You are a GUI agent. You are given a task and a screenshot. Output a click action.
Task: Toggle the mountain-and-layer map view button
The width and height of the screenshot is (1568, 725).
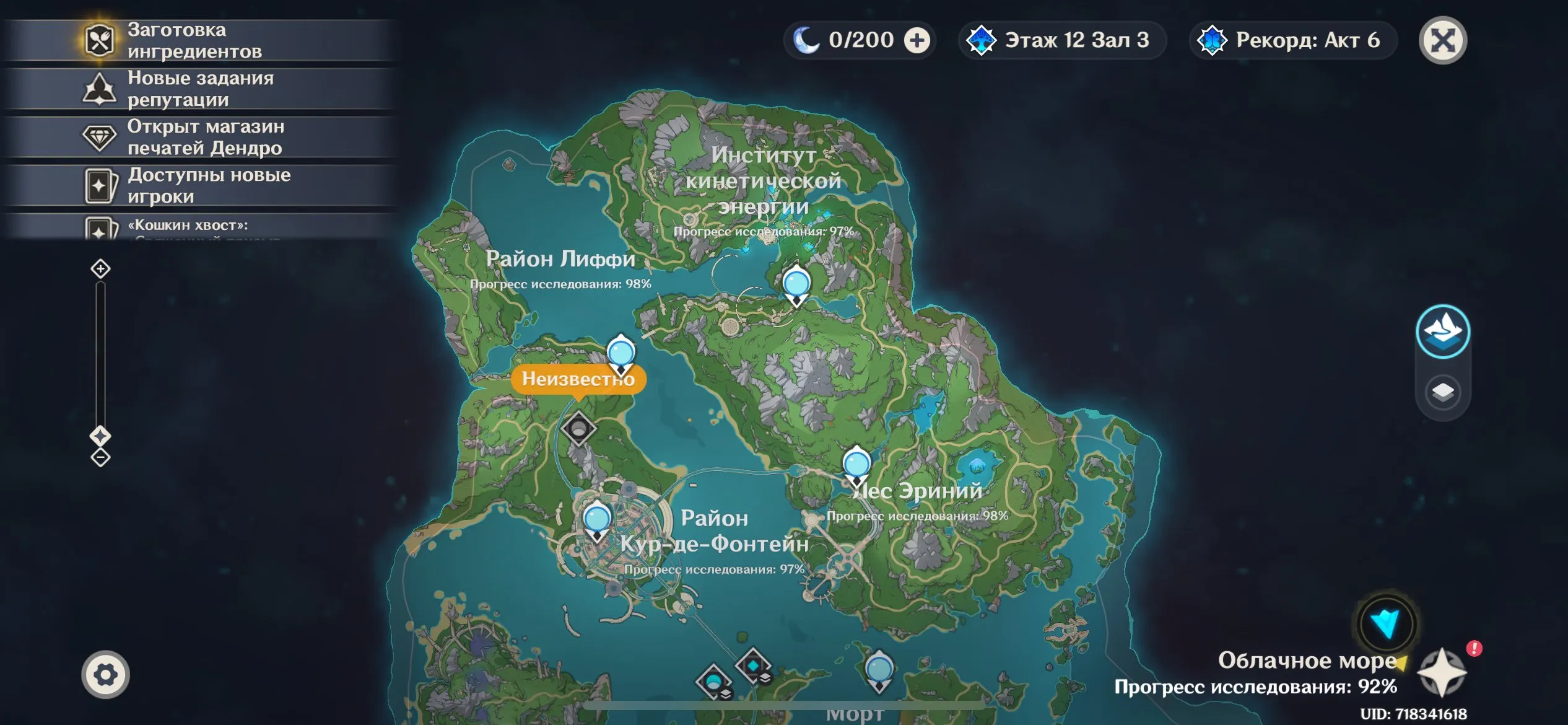point(1443,332)
